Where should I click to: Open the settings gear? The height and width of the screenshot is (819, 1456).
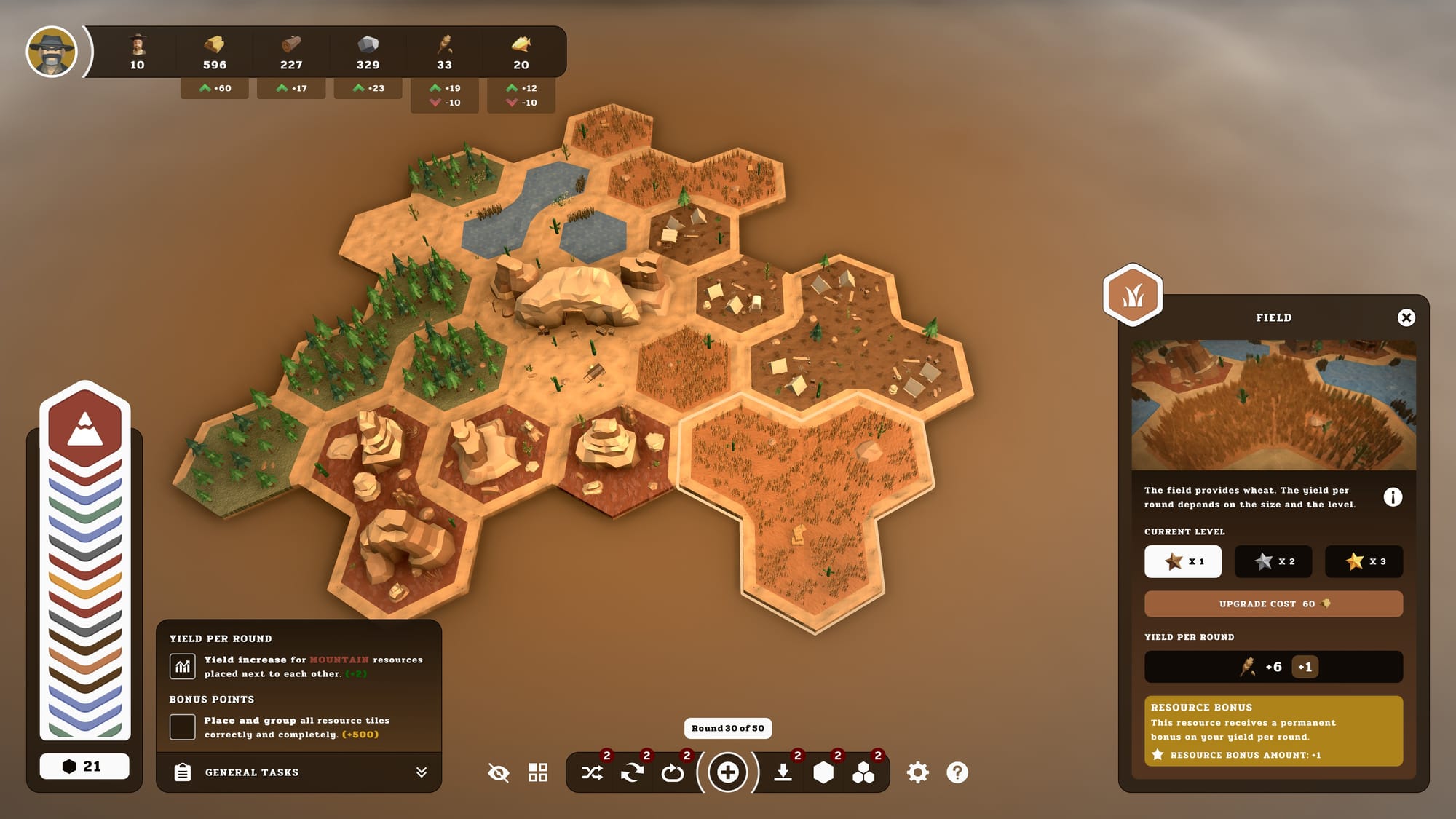tap(917, 772)
